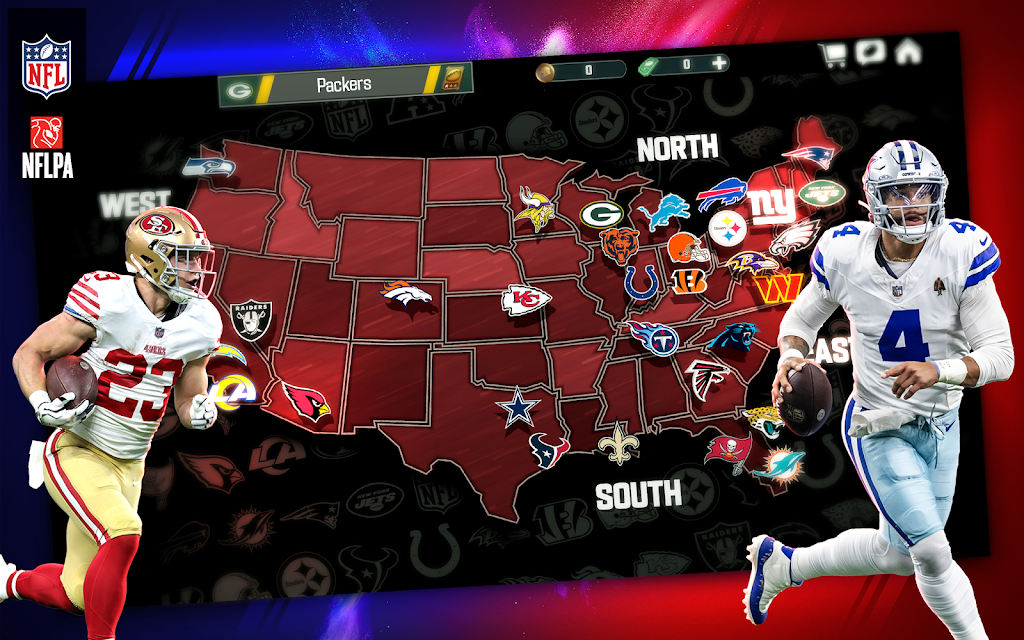The width and height of the screenshot is (1024, 640).
Task: Choose the New Orleans Saints fleur-de-lis
Action: 618,444
